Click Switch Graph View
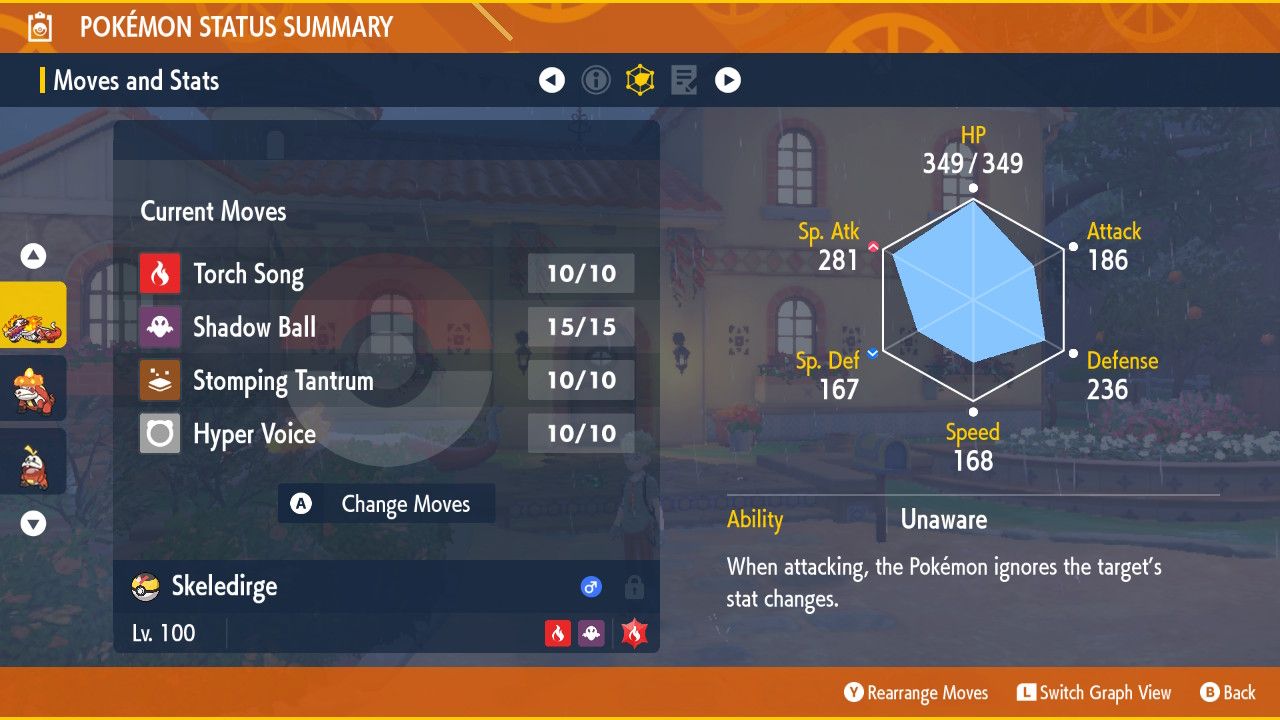 point(1094,693)
